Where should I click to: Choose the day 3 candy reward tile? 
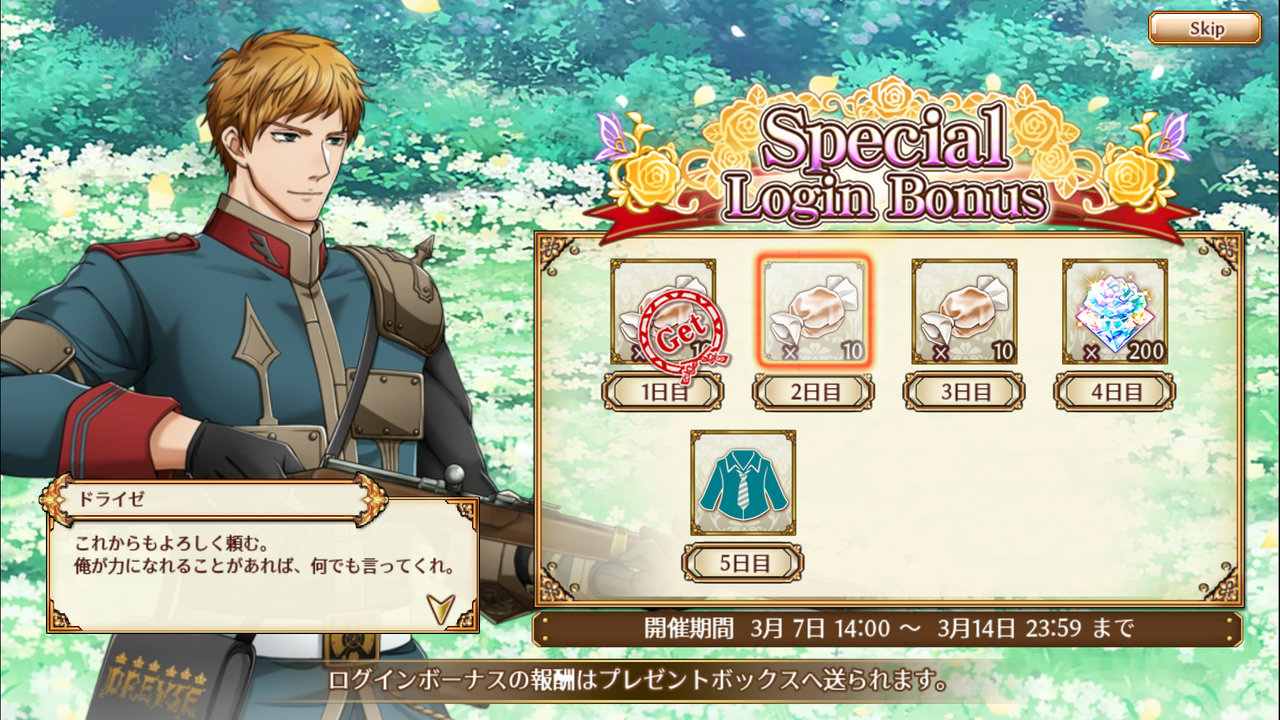[964, 312]
